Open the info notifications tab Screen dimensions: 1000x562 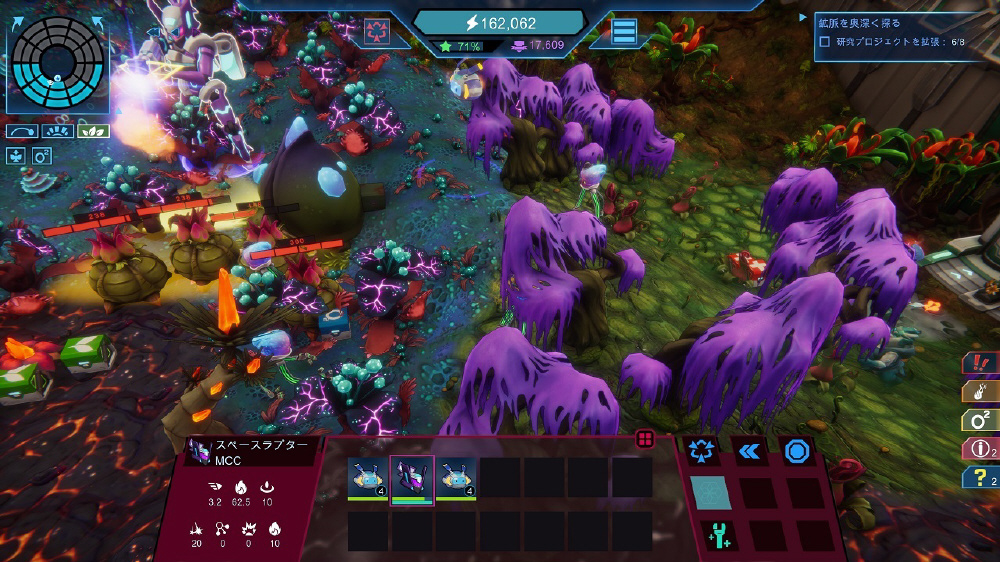[x=978, y=449]
